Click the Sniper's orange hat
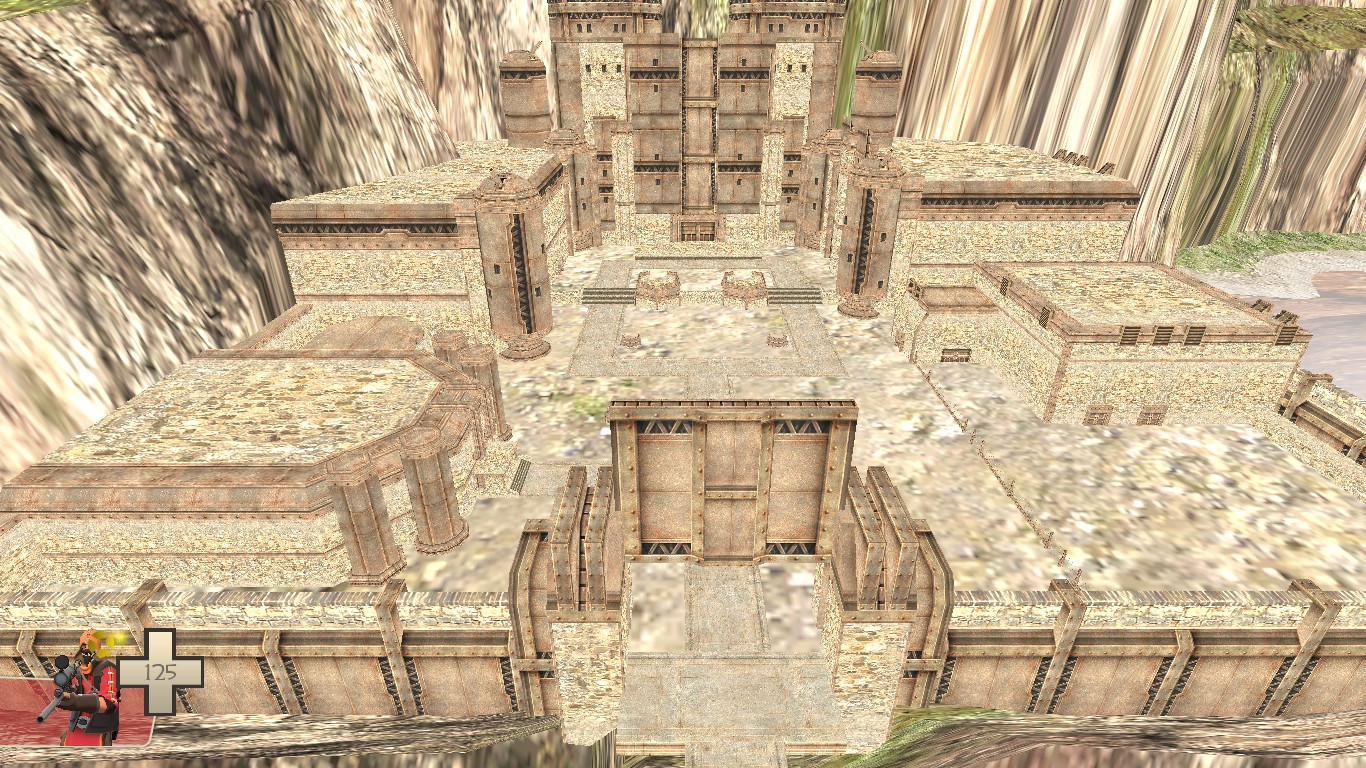Image resolution: width=1366 pixels, height=768 pixels. click(90, 638)
